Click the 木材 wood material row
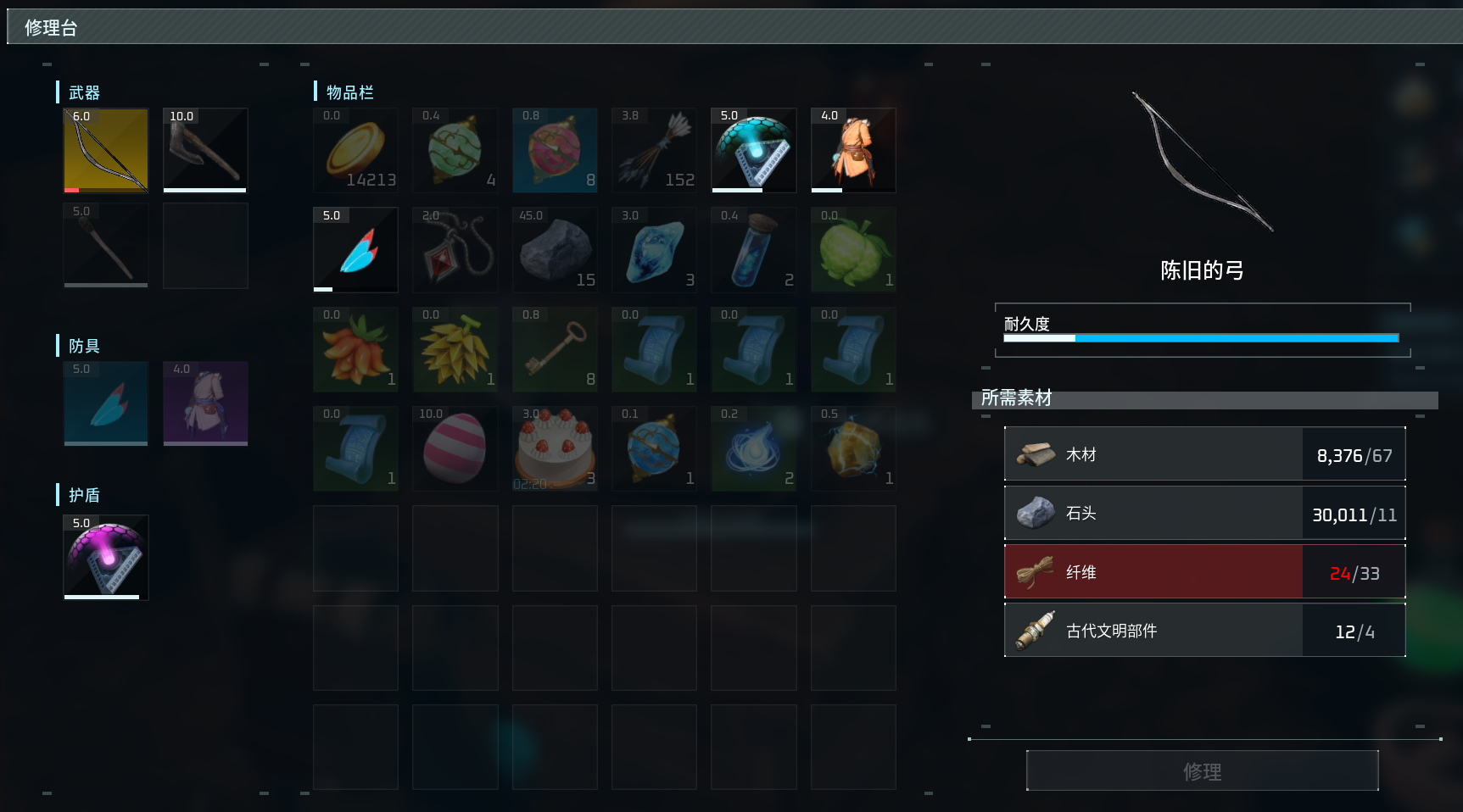1463x812 pixels. pos(1204,455)
